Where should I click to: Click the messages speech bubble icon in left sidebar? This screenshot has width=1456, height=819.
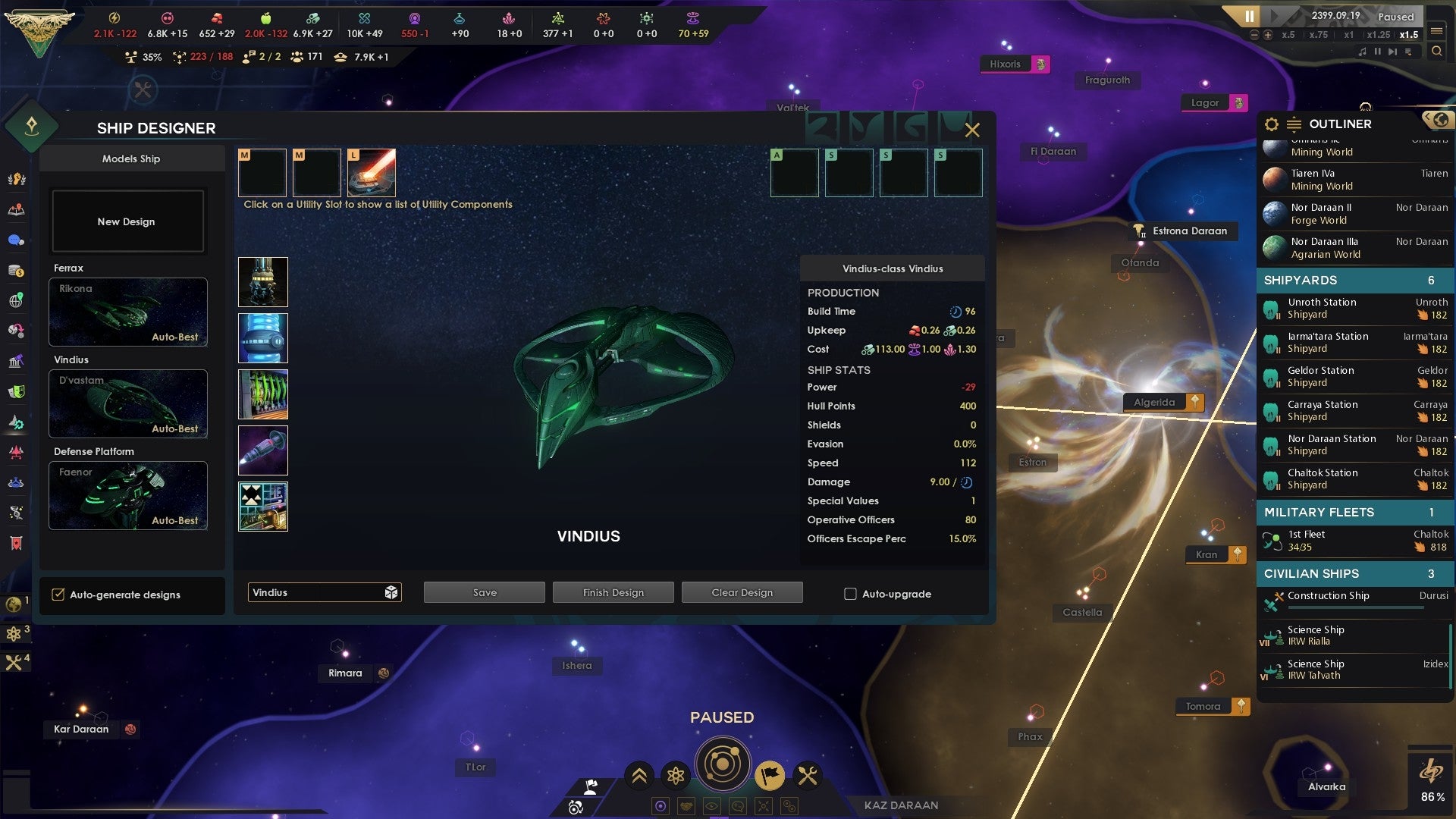click(17, 239)
